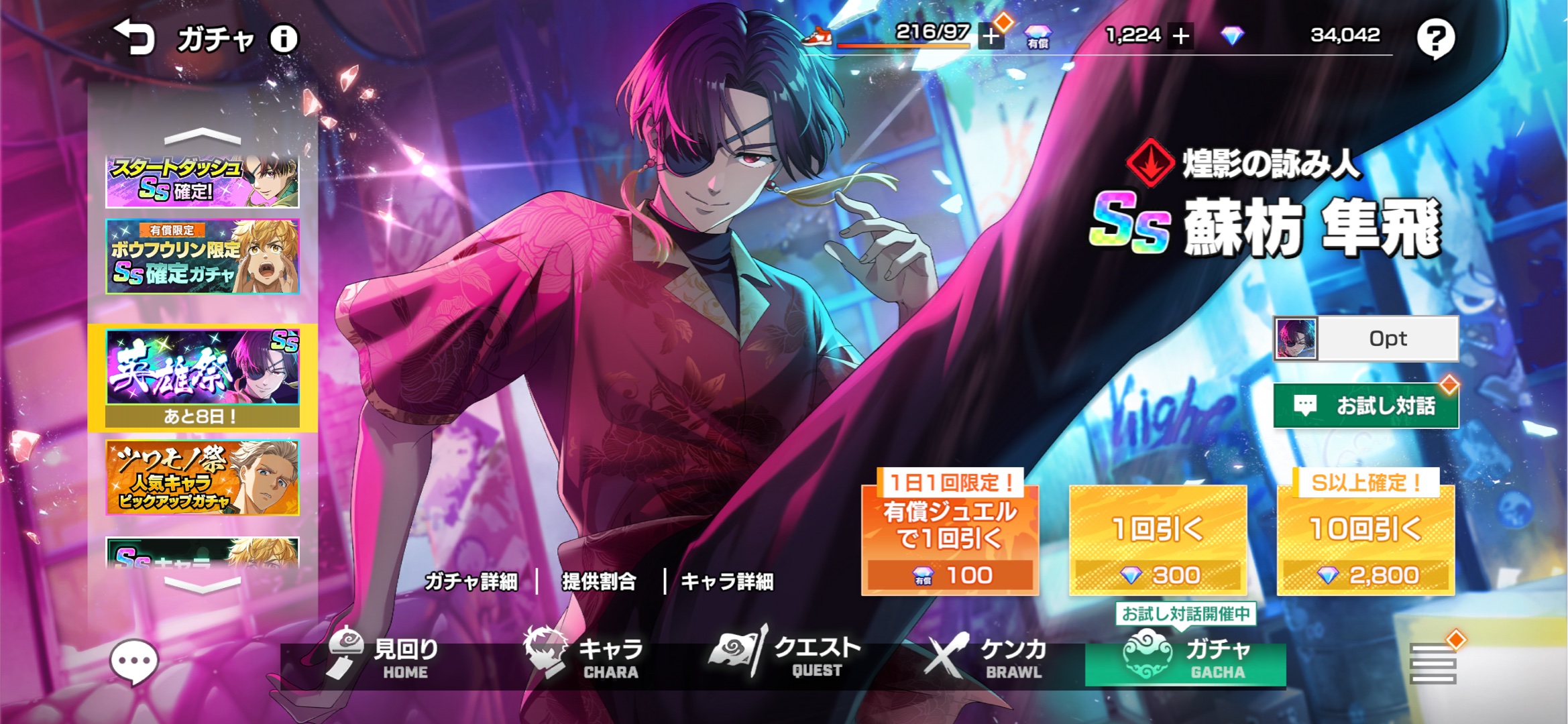Add stamina with the plus button
This screenshot has width=1568, height=724.
(x=991, y=36)
